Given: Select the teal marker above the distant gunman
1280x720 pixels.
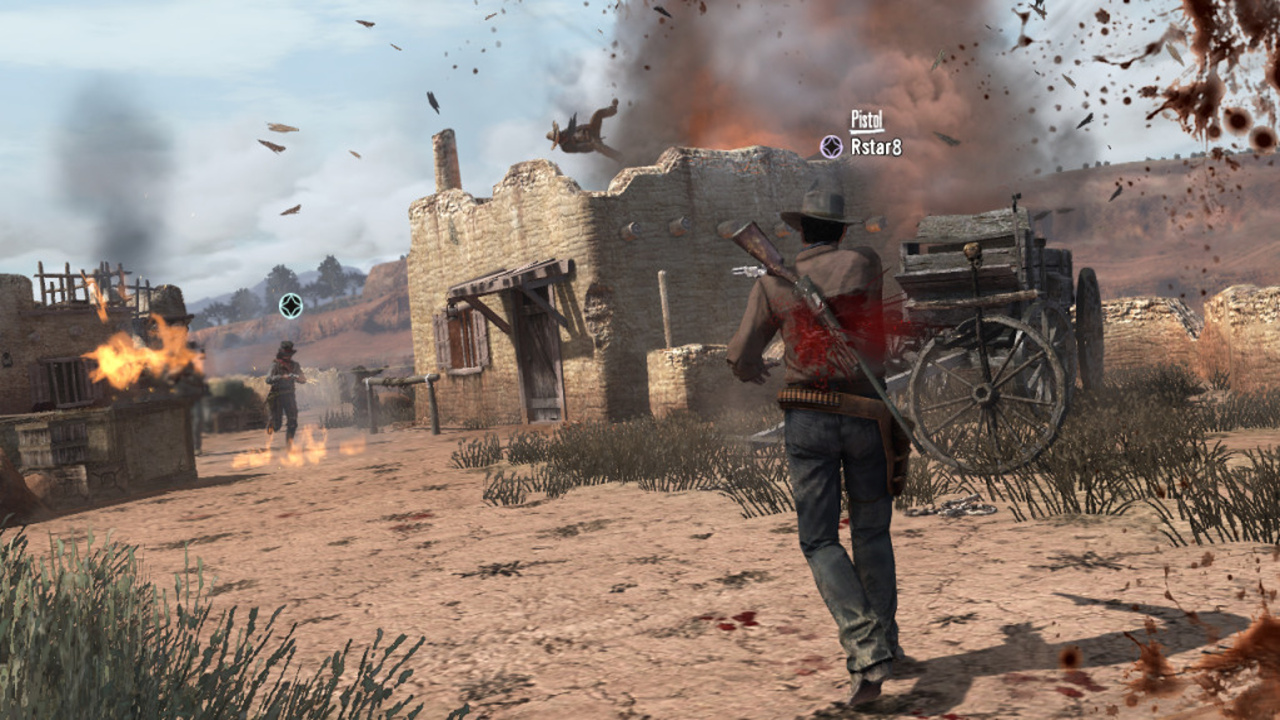Looking at the screenshot, I should (x=291, y=306).
